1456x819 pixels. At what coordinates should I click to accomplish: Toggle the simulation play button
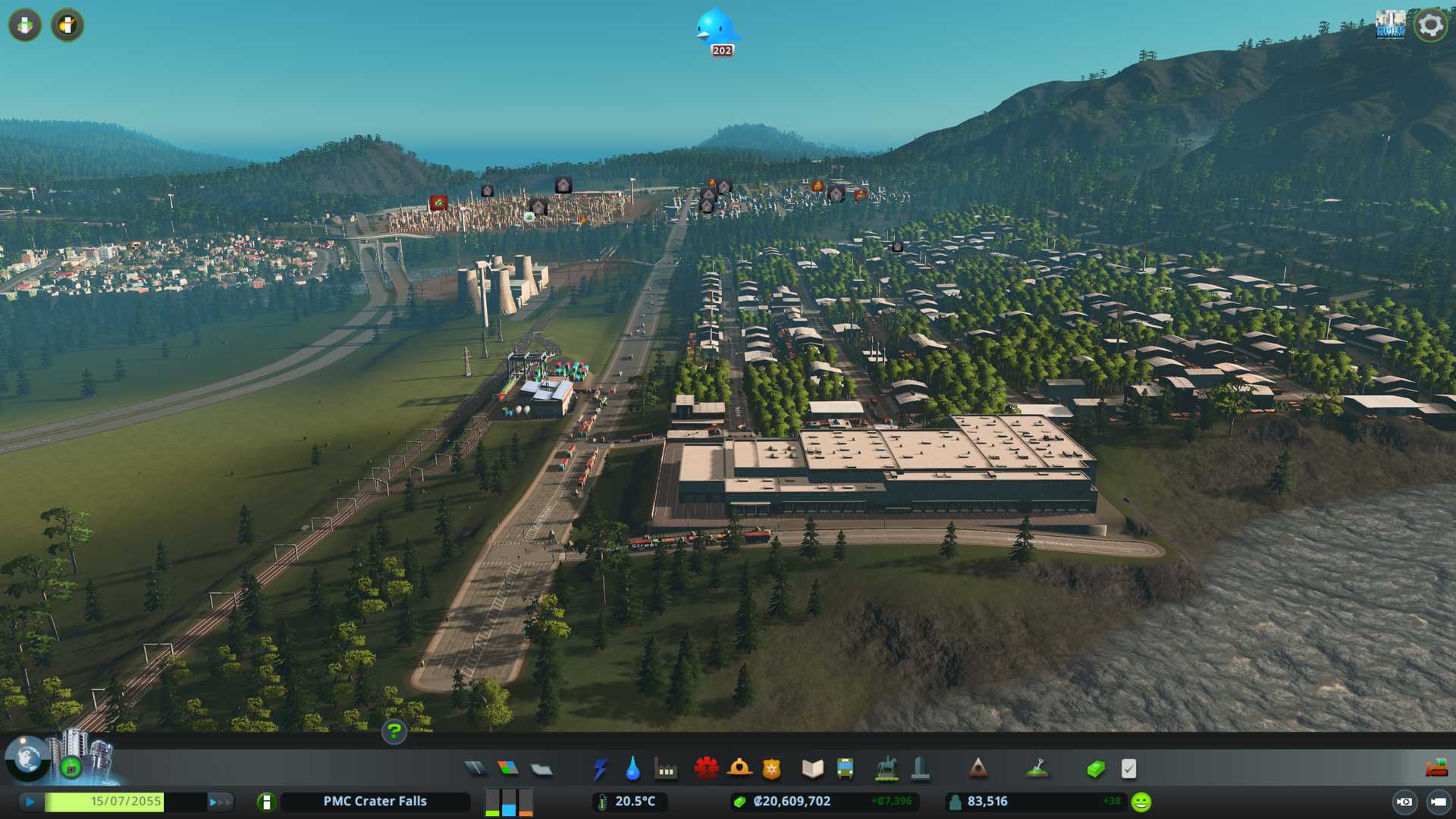coord(30,802)
